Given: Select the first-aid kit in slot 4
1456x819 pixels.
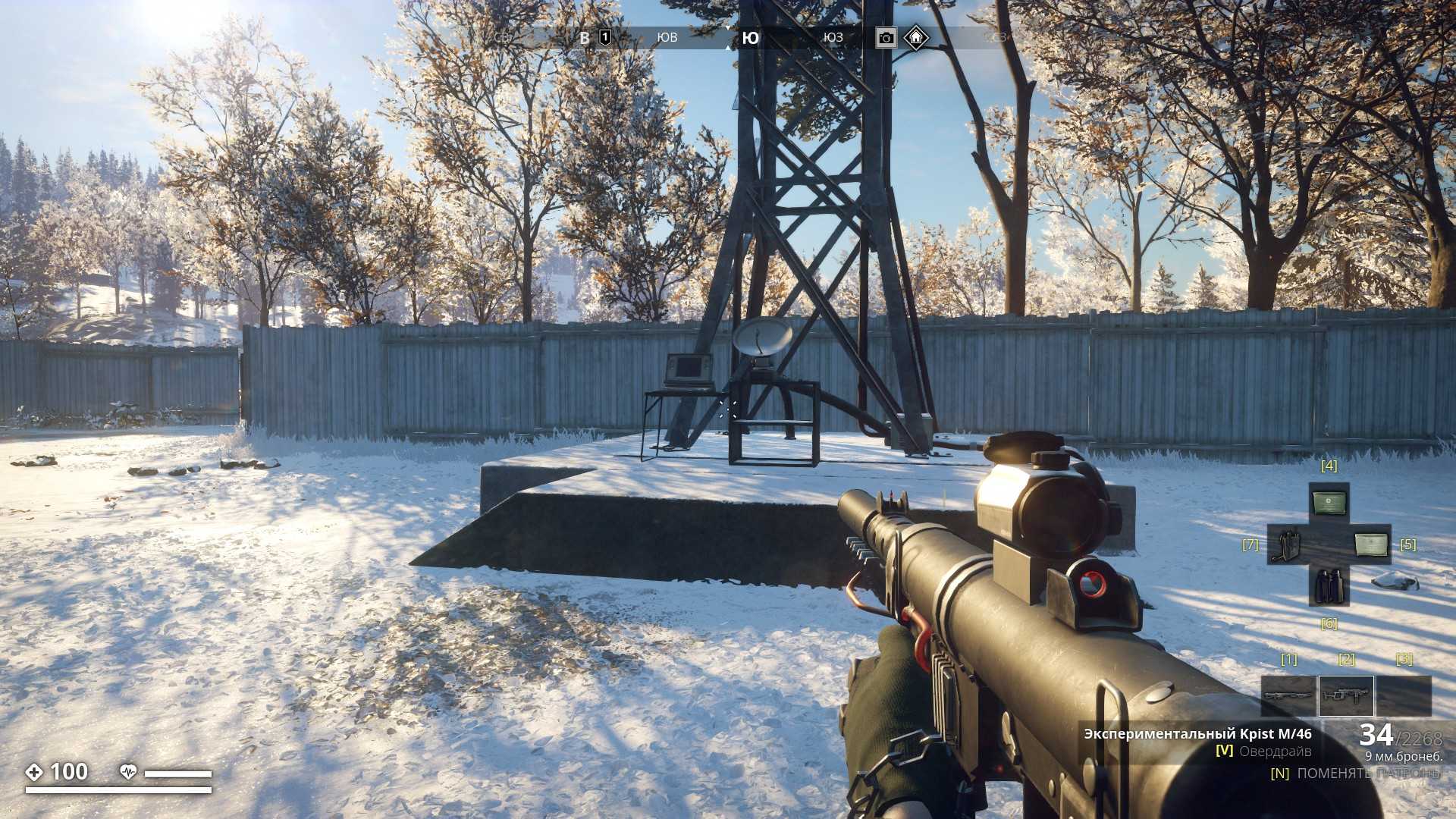Looking at the screenshot, I should pyautogui.click(x=1329, y=502).
